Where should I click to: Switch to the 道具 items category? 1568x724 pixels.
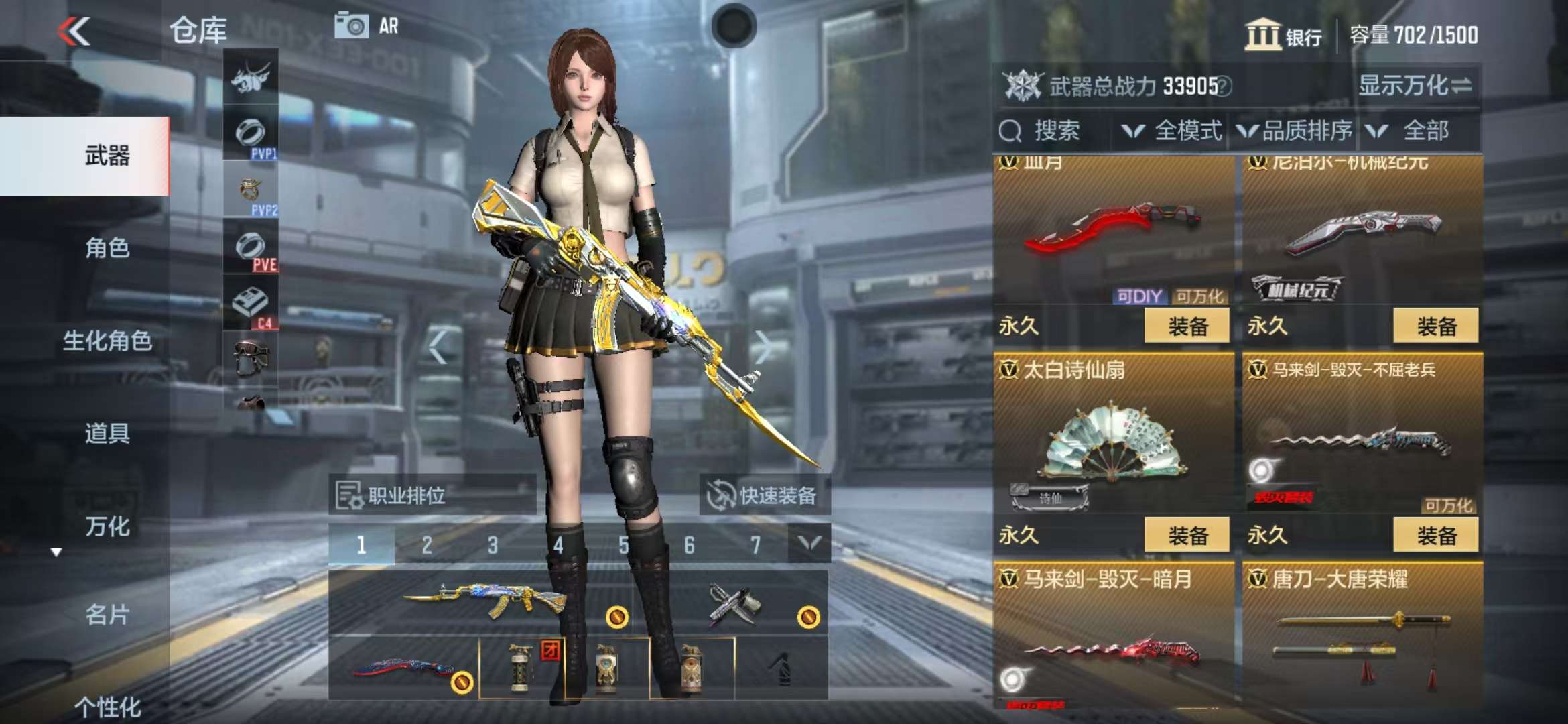coord(107,433)
